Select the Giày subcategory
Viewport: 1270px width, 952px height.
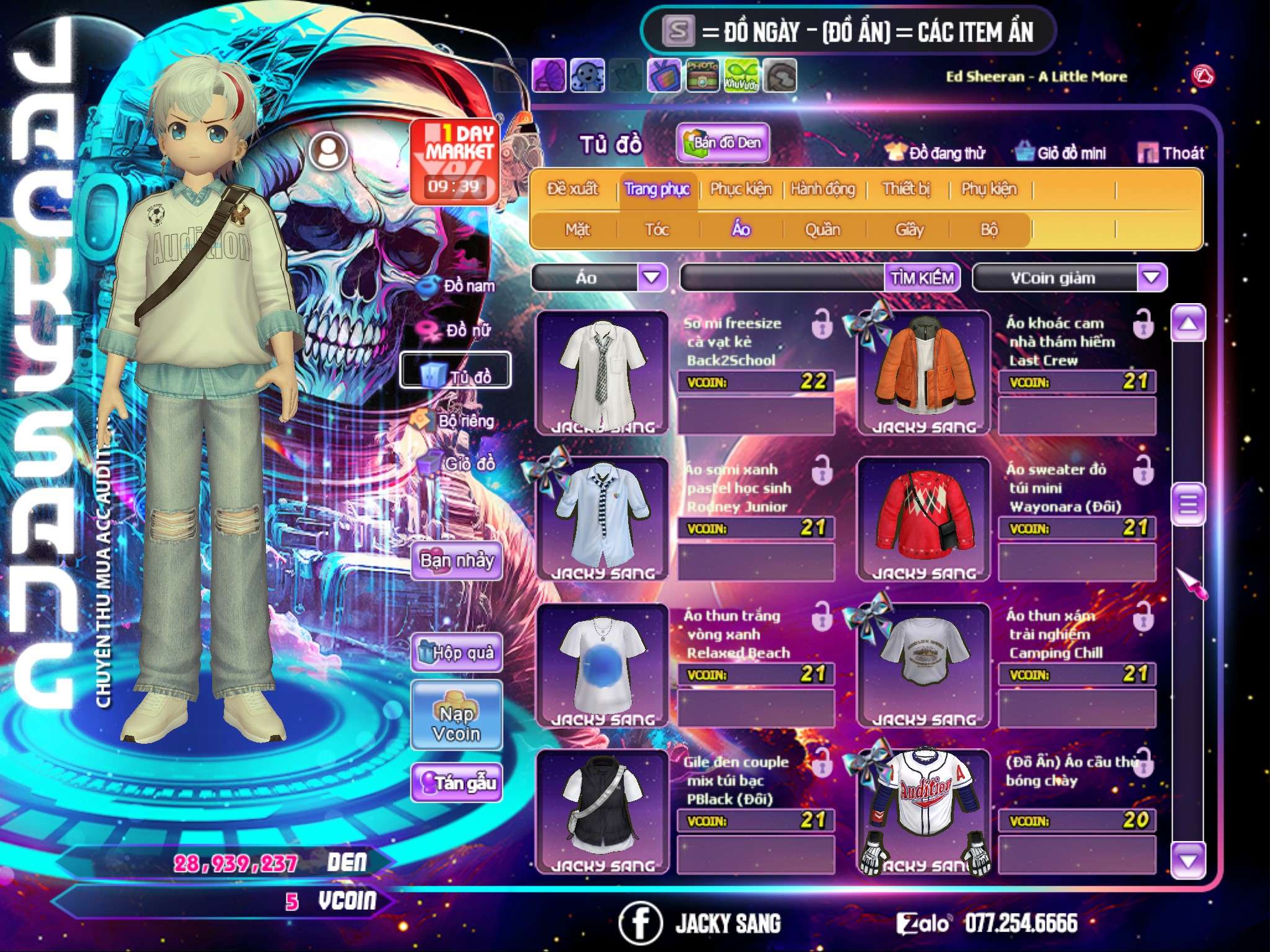point(909,230)
